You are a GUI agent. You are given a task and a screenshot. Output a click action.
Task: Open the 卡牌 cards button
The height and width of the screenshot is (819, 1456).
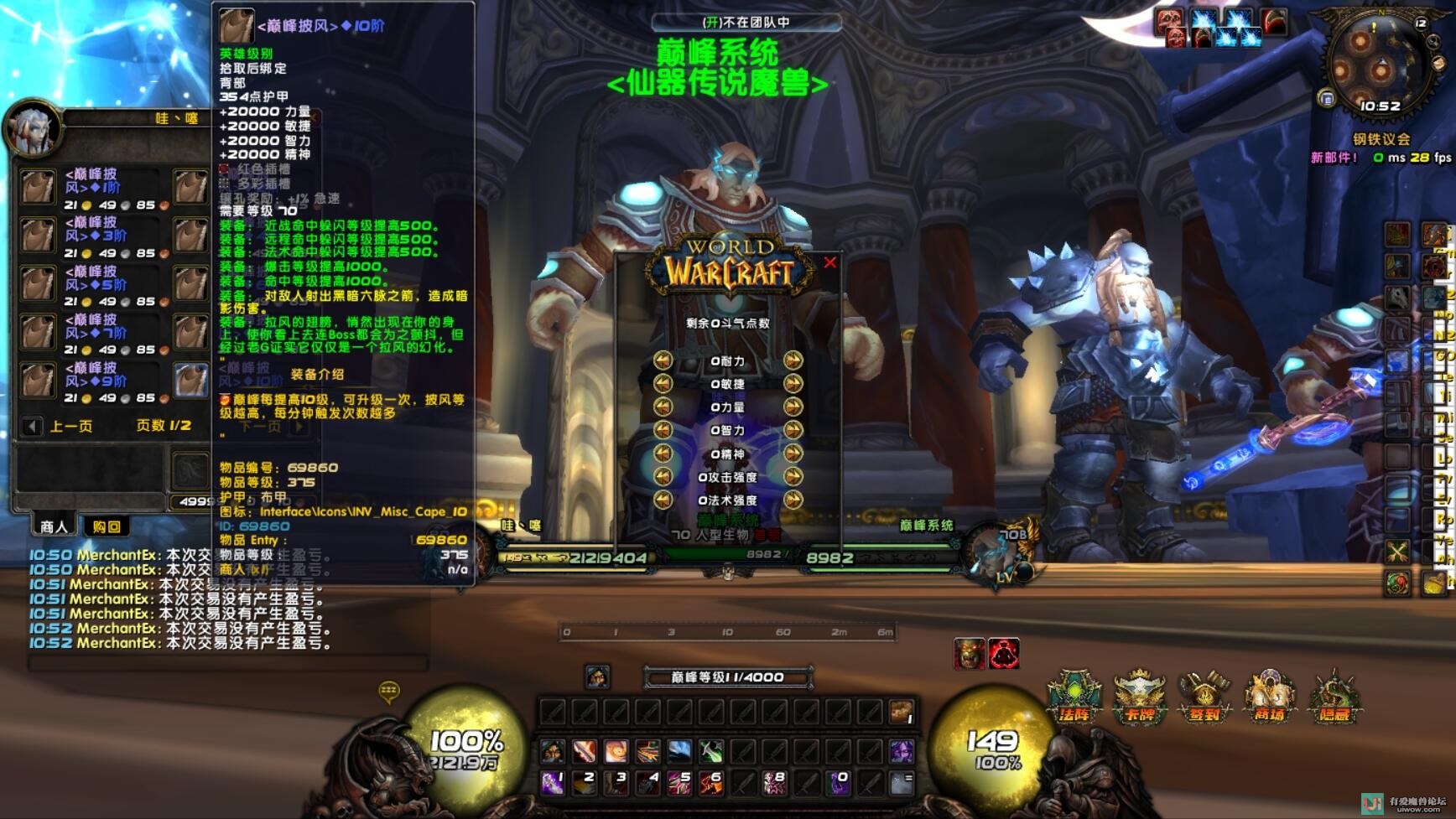tap(1139, 697)
